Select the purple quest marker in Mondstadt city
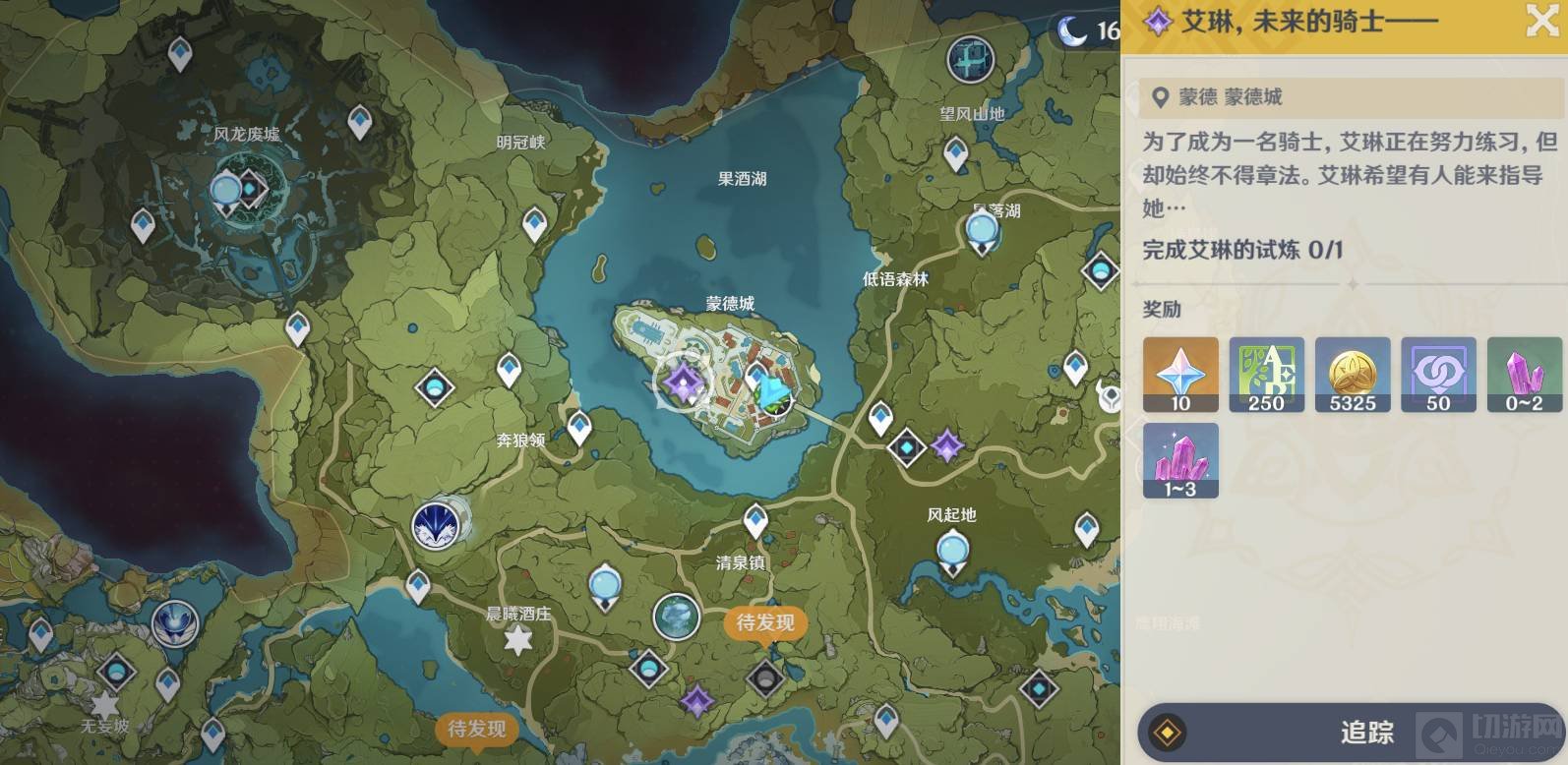Screen dimensions: 1568x765 [681, 382]
